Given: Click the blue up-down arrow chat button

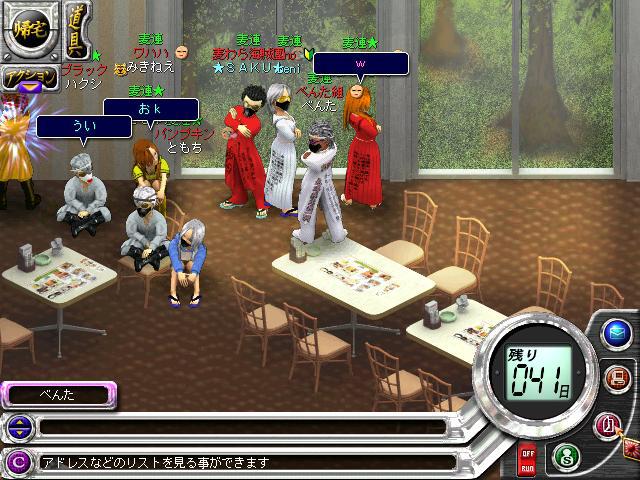Looking at the screenshot, I should 17,428.
